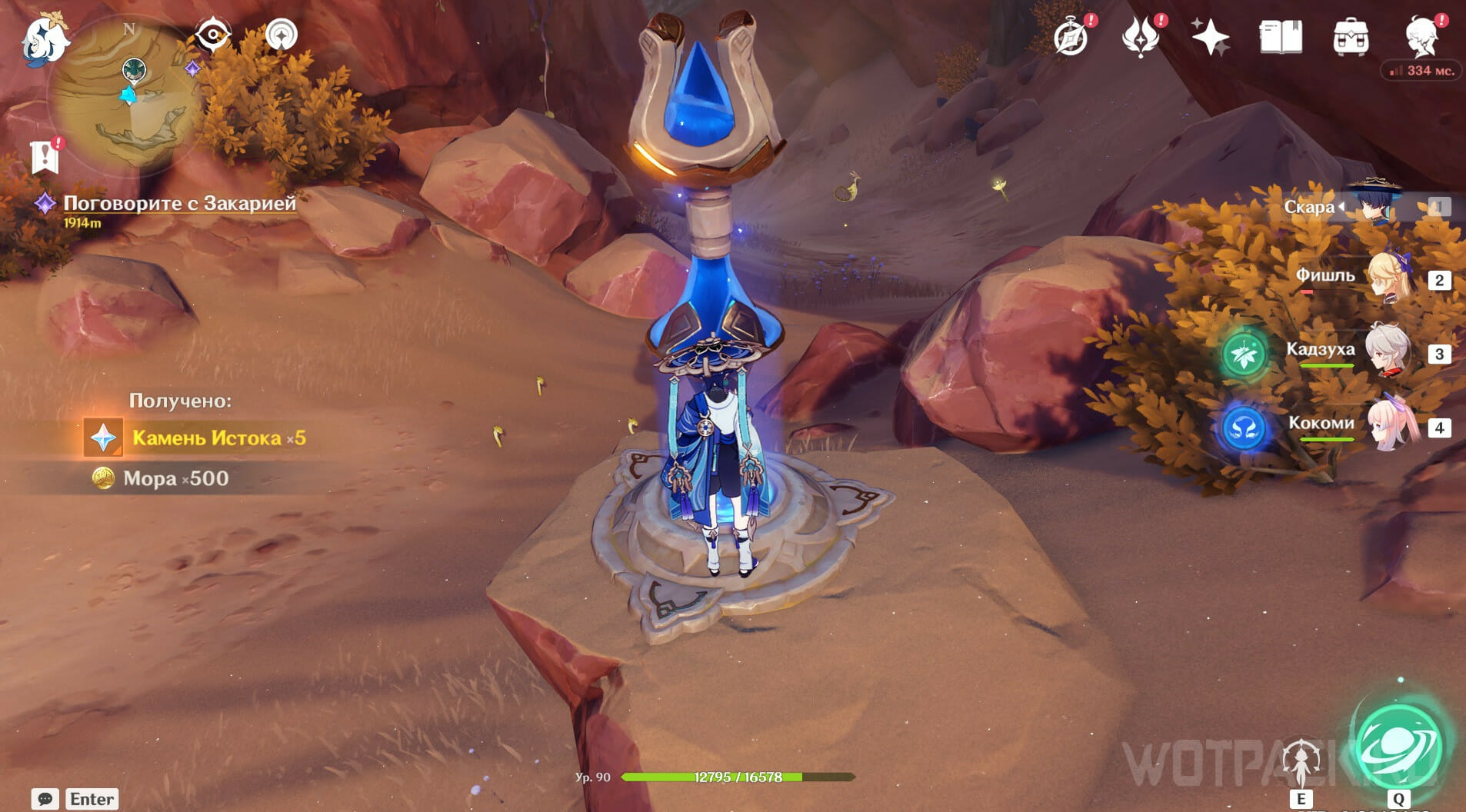Screen dimensions: 1466x812
Task: Open the character profile head icon
Action: pos(1423,37)
